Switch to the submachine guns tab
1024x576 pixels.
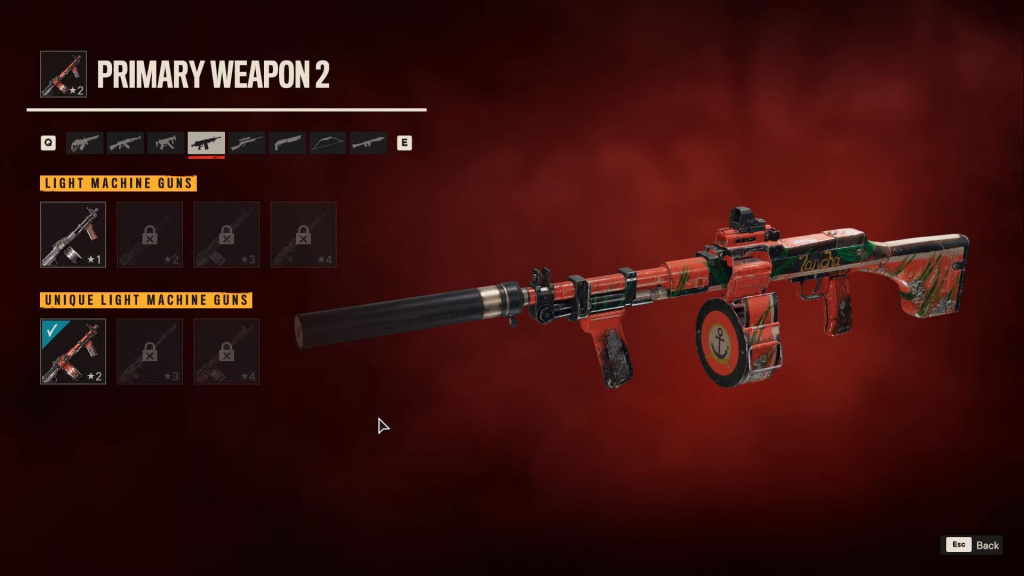point(166,143)
